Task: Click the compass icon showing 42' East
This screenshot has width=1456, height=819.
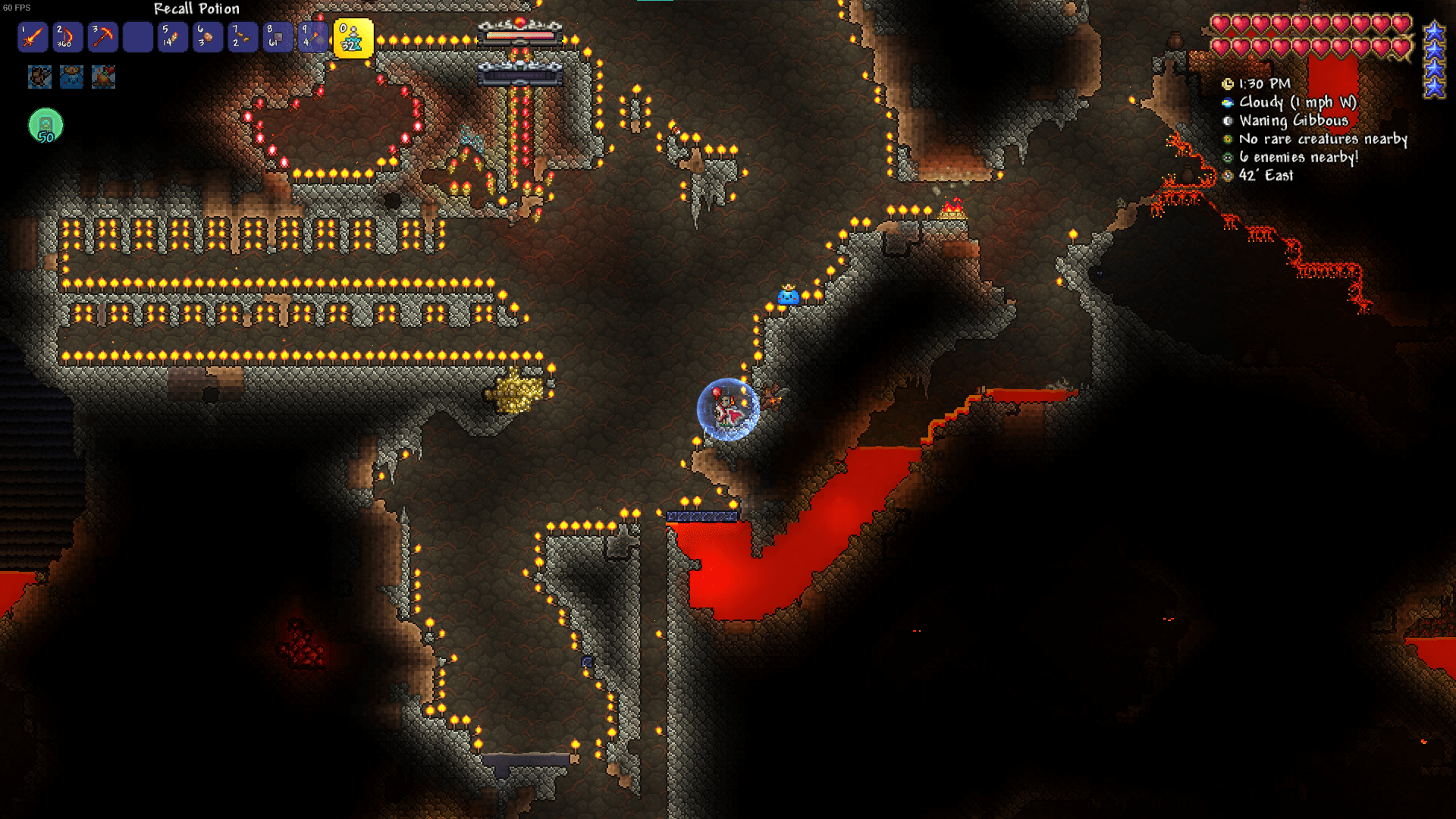Action: click(x=1228, y=176)
